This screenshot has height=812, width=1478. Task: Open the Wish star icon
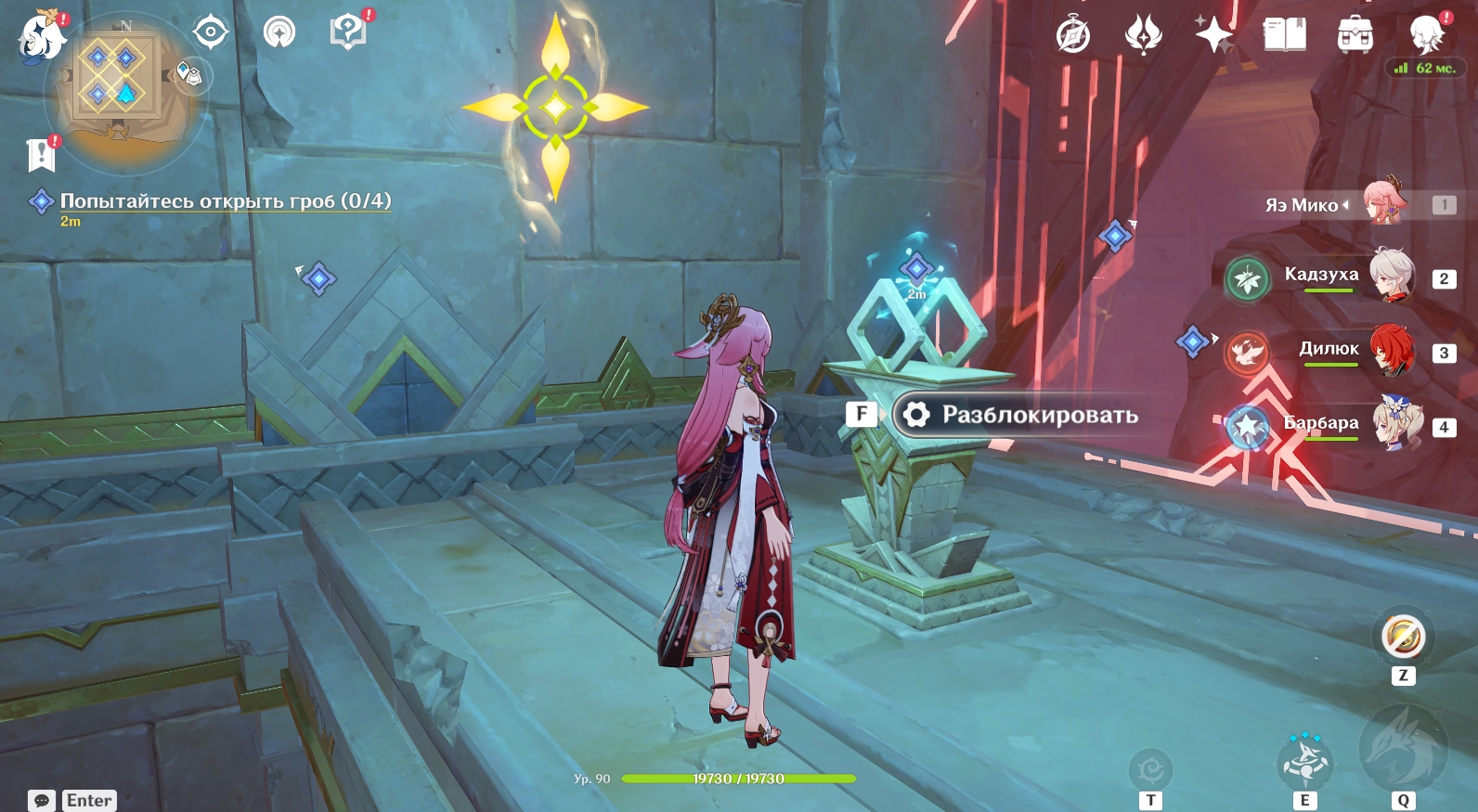click(x=1213, y=35)
